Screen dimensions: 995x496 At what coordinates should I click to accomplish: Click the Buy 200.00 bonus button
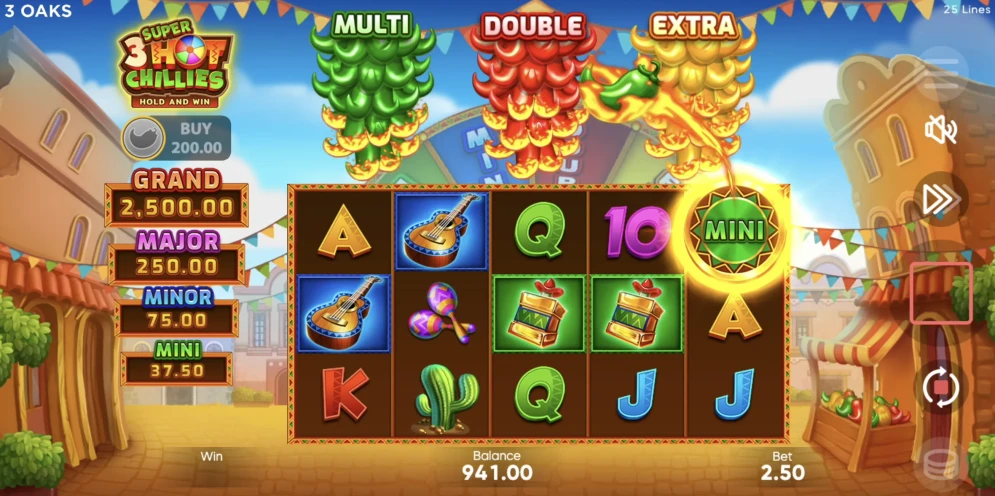[x=176, y=138]
